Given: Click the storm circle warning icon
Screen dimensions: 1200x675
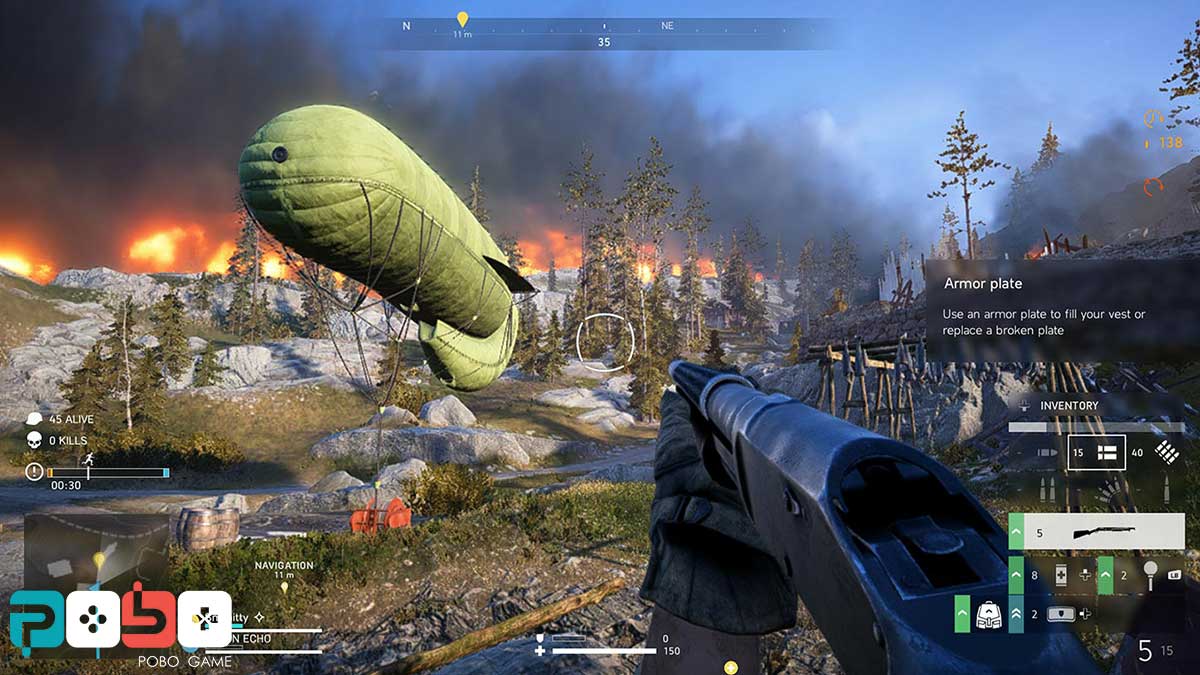Looking at the screenshot, I should point(35,471).
